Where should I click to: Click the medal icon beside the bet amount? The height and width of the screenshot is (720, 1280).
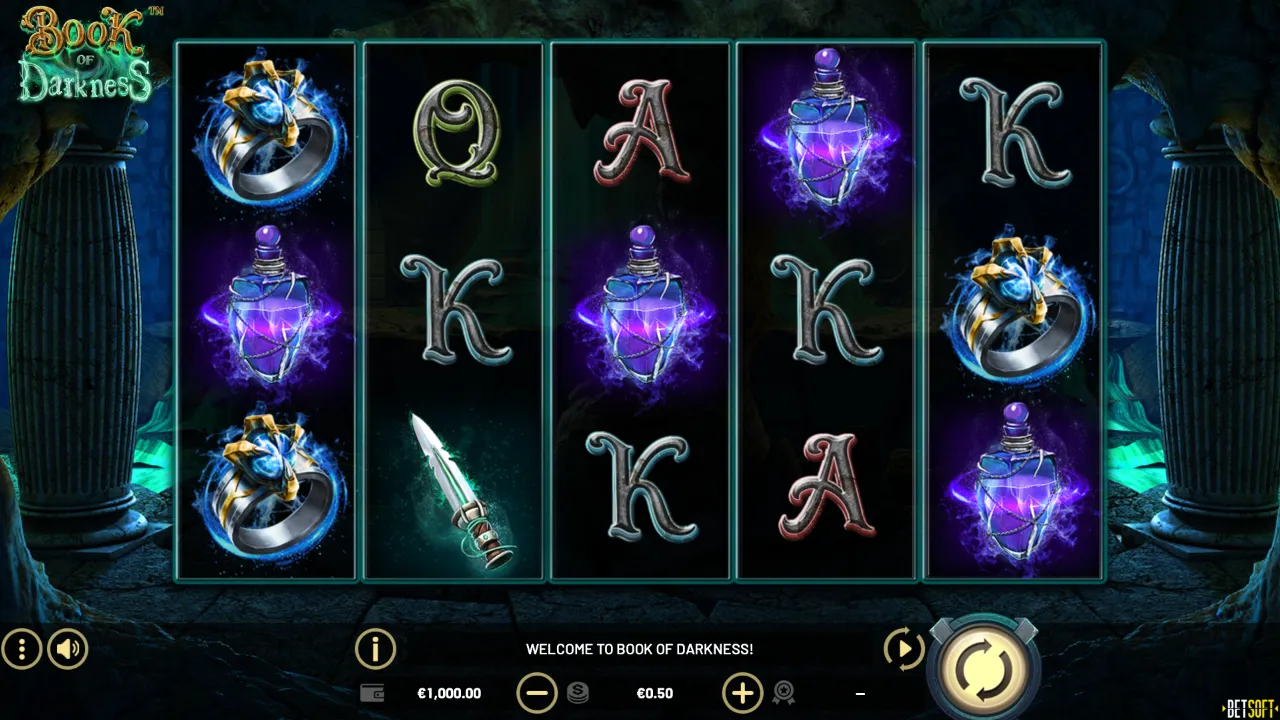click(786, 693)
